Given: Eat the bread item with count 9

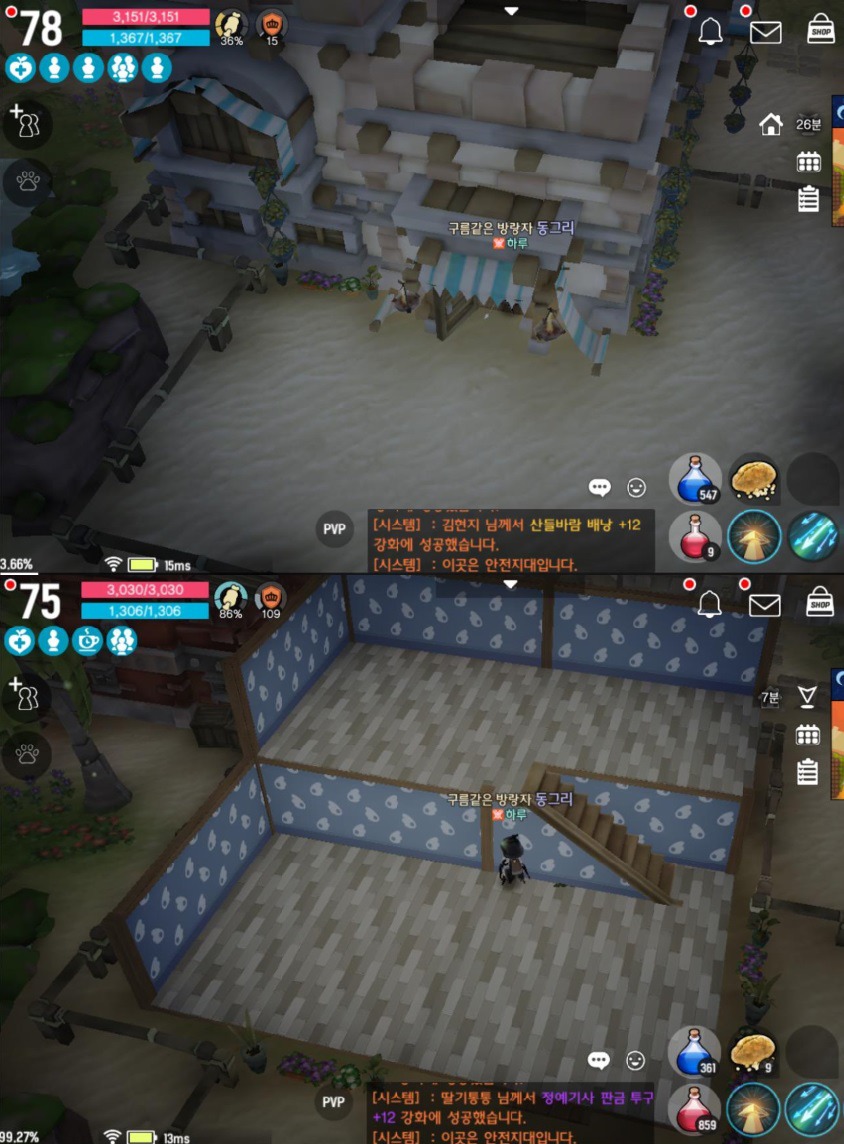Looking at the screenshot, I should (x=753, y=1052).
